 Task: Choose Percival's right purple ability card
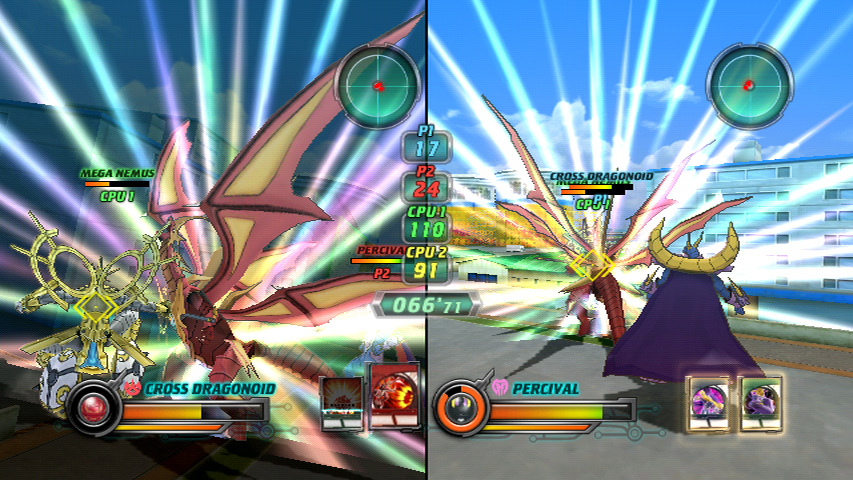(761, 404)
